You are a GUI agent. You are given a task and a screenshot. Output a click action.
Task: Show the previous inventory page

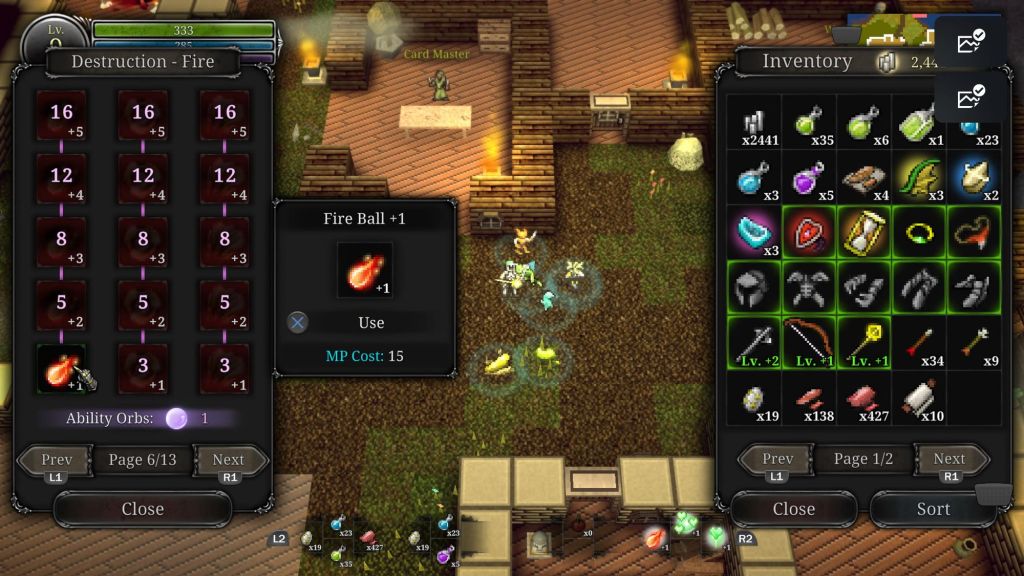click(x=778, y=460)
